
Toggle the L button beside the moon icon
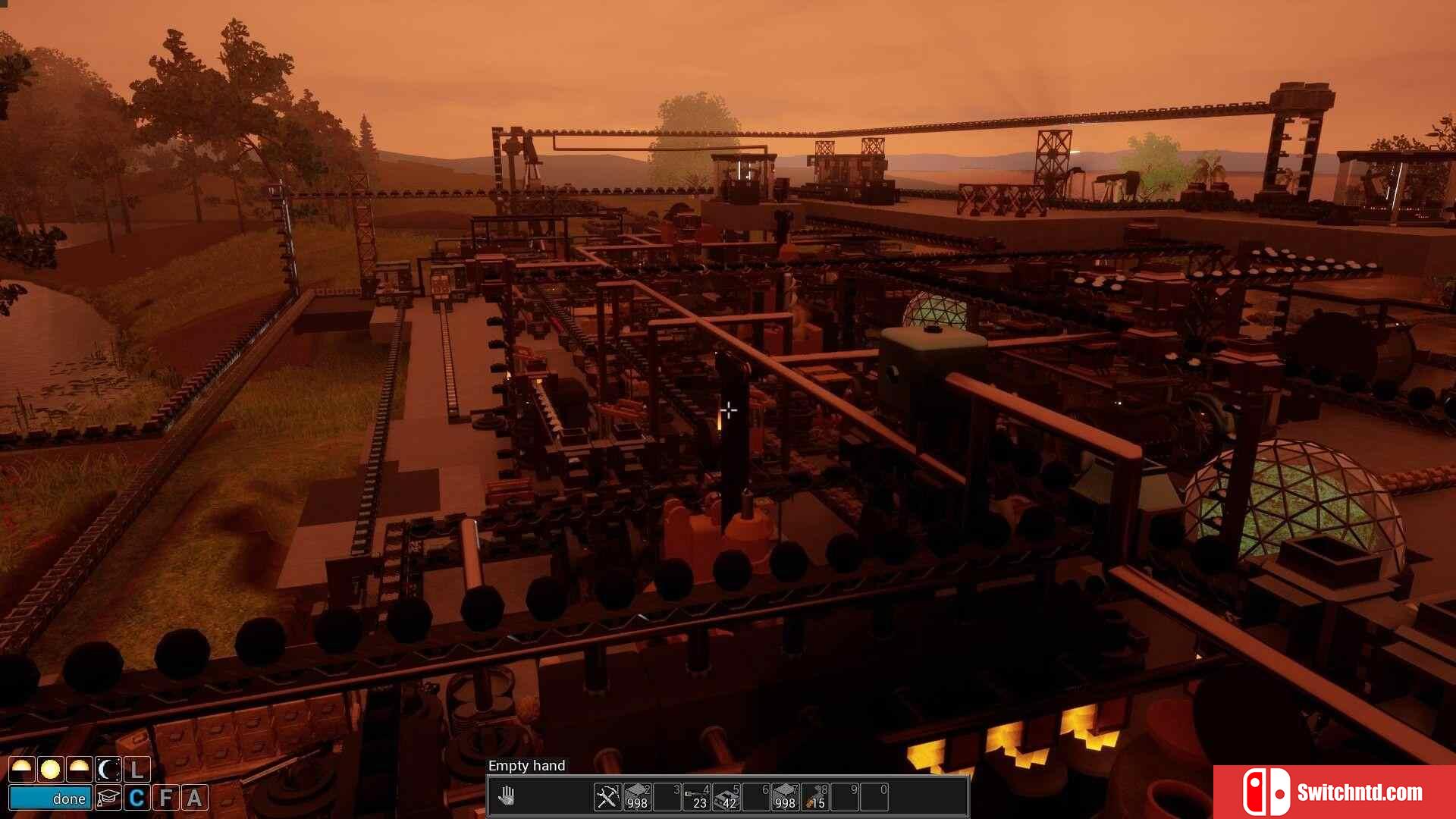click(x=137, y=770)
